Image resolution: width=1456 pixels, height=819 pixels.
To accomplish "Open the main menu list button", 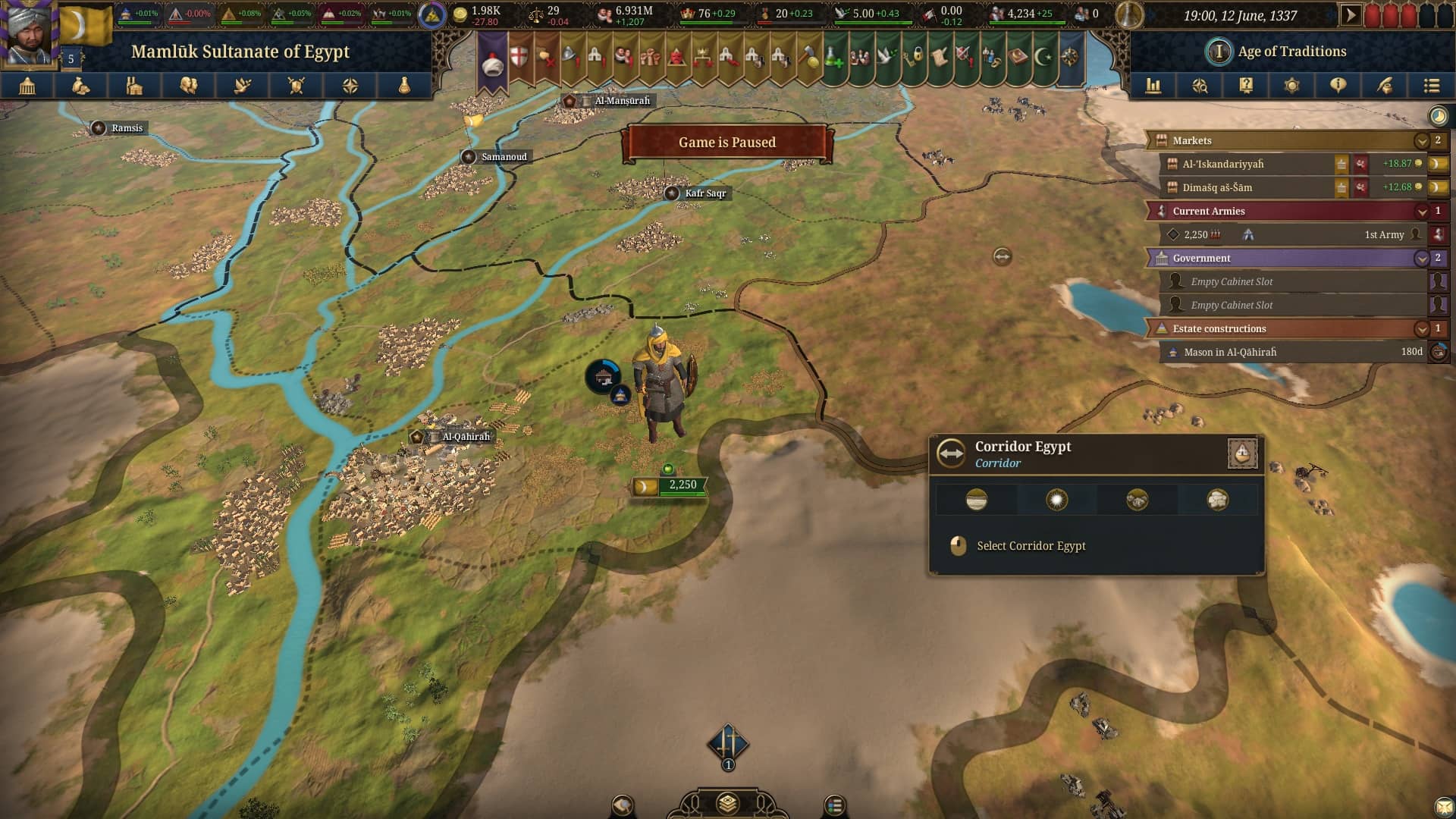I will coord(1431,86).
